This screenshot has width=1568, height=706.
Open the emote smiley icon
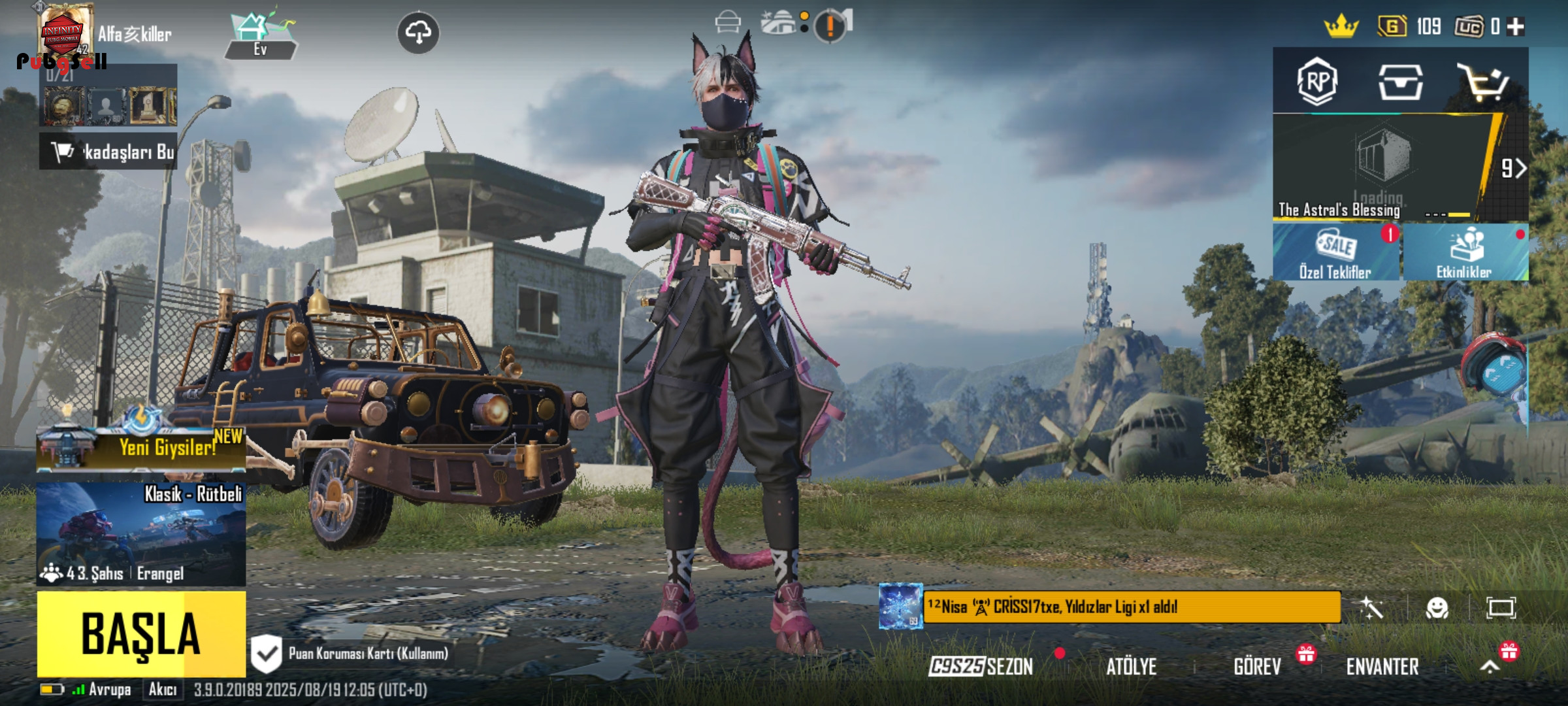[1437, 608]
